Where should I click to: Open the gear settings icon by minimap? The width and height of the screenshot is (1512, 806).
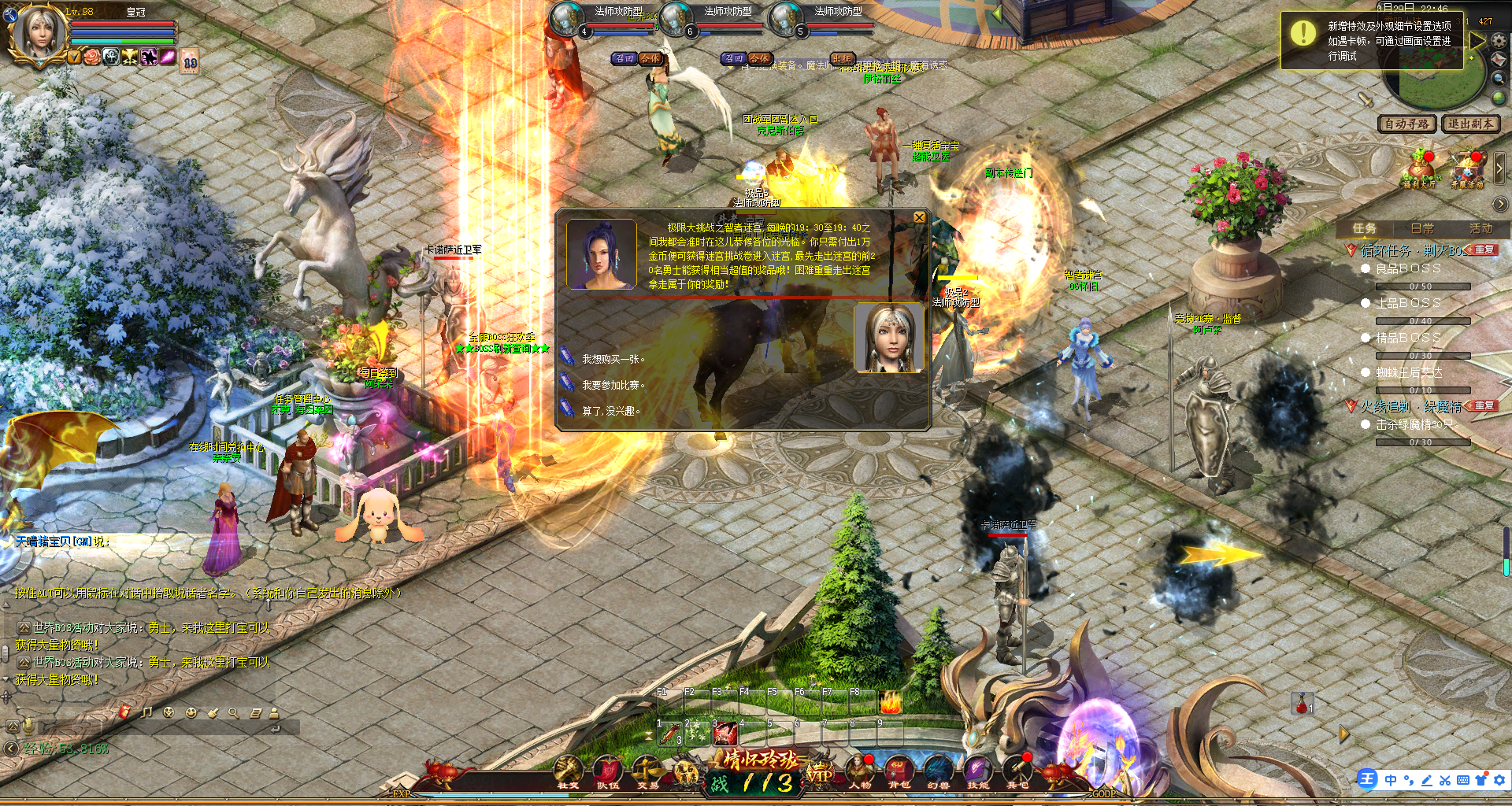coord(1499,40)
